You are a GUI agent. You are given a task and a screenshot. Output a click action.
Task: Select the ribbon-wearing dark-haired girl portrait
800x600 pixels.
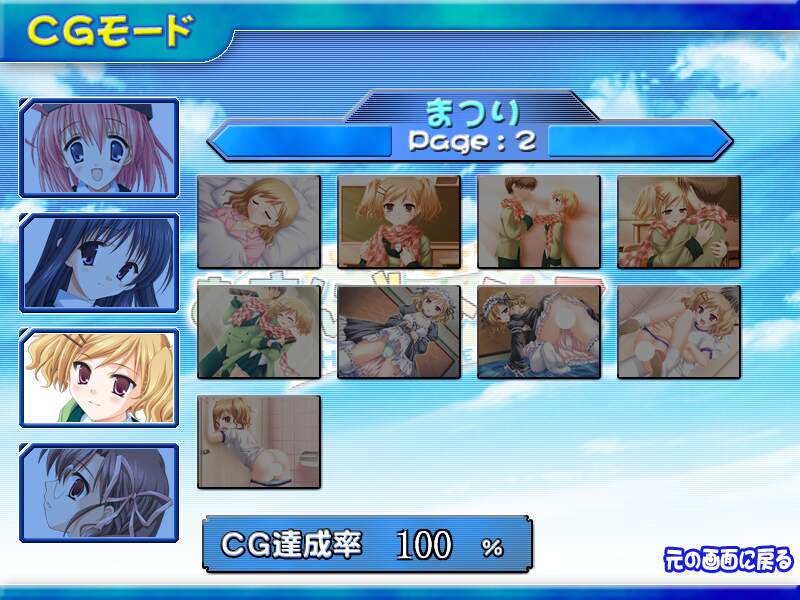click(99, 493)
